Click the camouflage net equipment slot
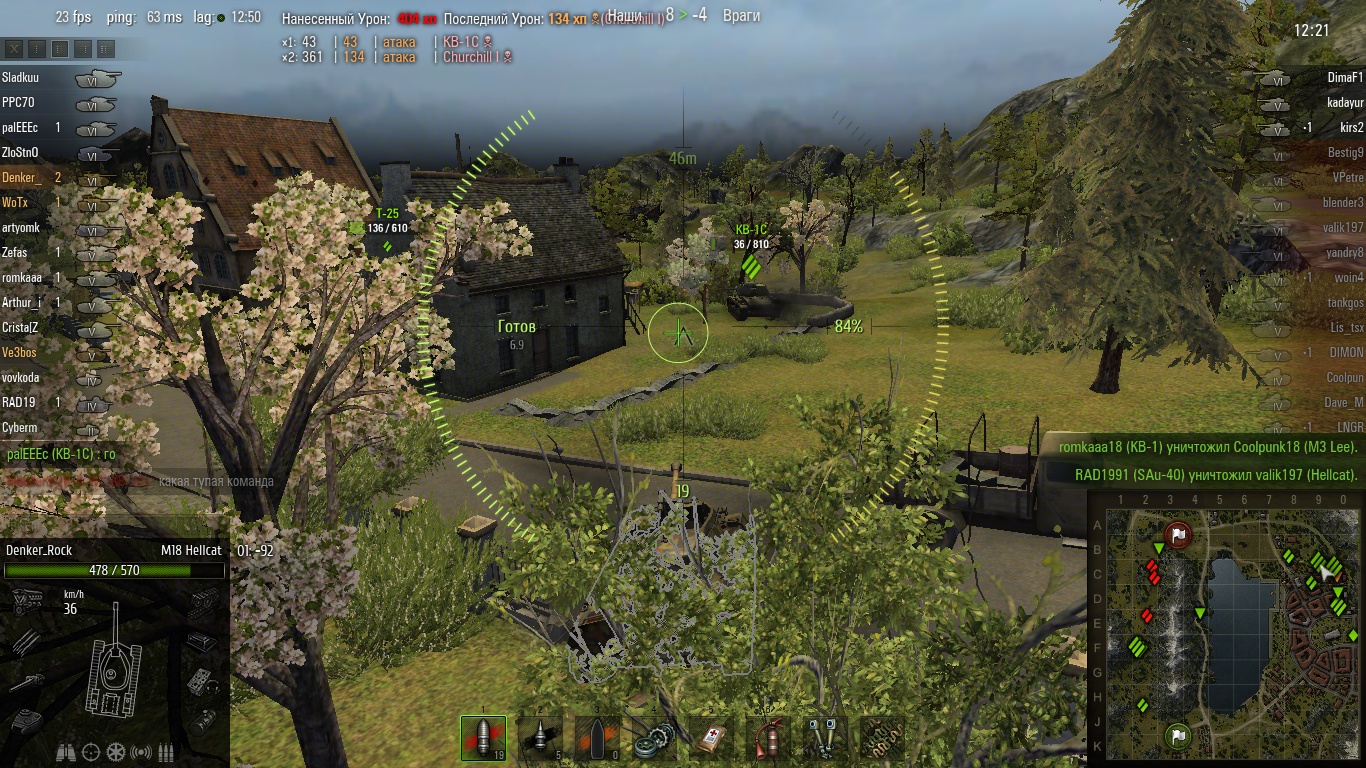 point(881,738)
